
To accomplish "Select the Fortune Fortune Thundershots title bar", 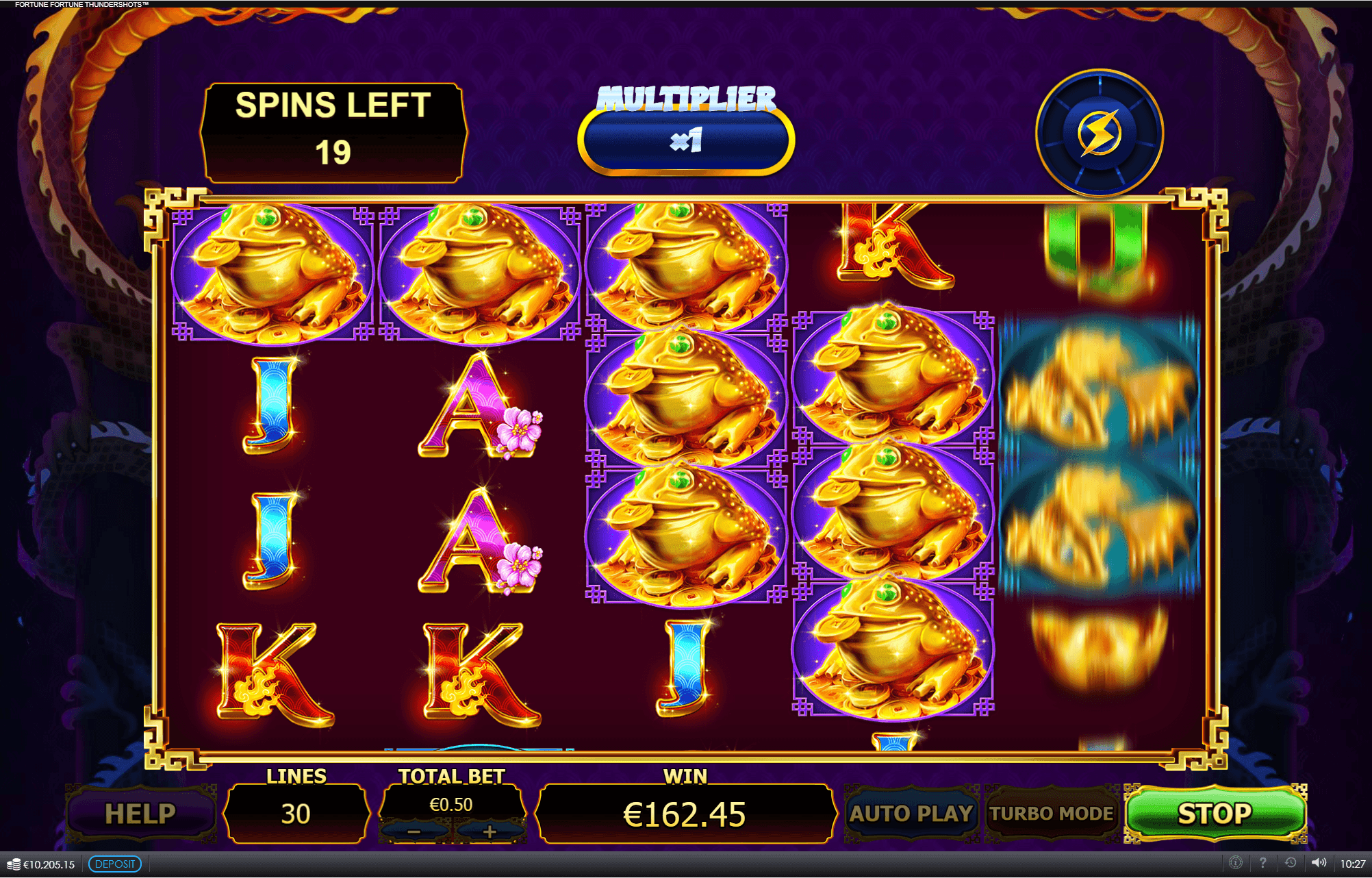I will (x=81, y=4).
